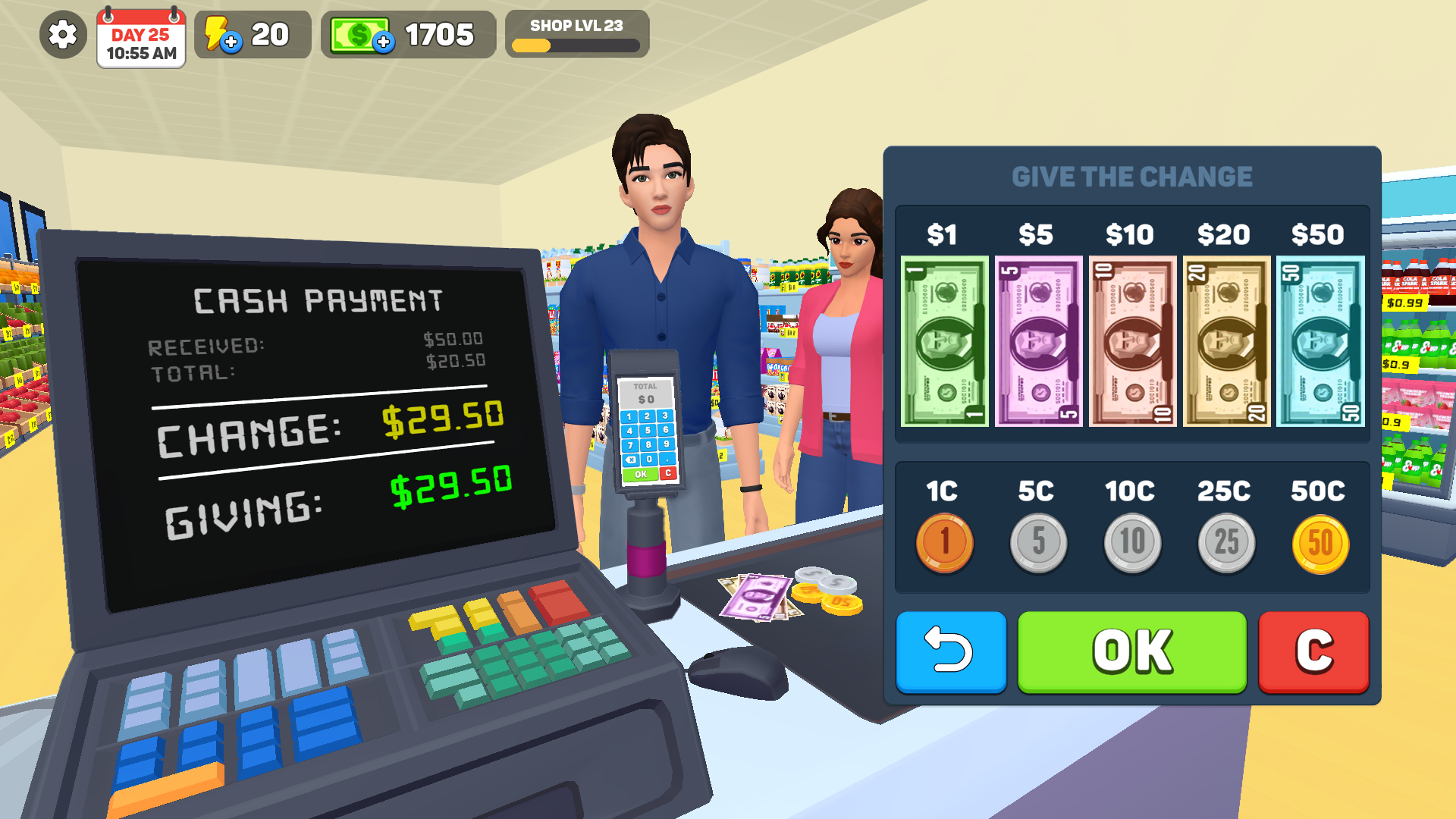Add a 25 cent coin to change
The height and width of the screenshot is (819, 1456).
(x=1225, y=540)
